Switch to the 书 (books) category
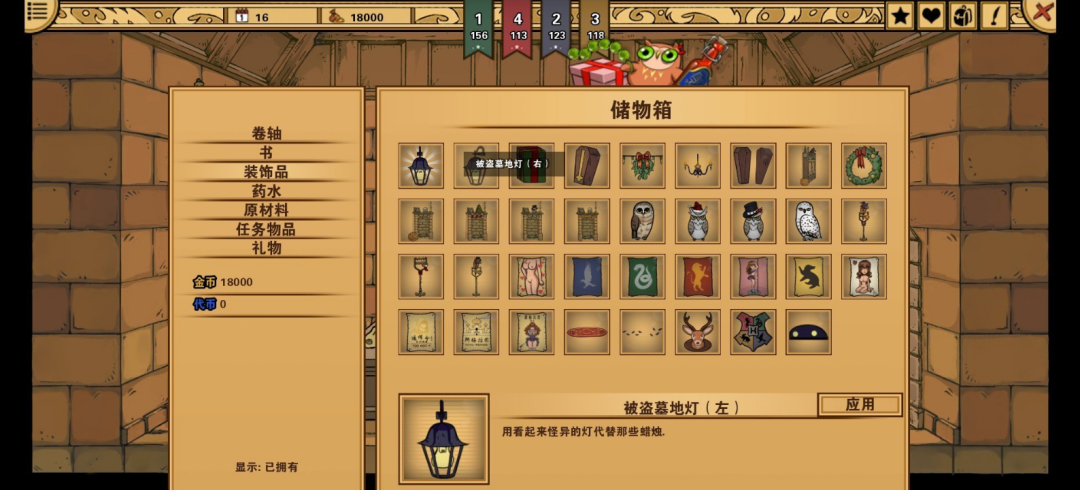This screenshot has height=490, width=1080. click(x=266, y=153)
